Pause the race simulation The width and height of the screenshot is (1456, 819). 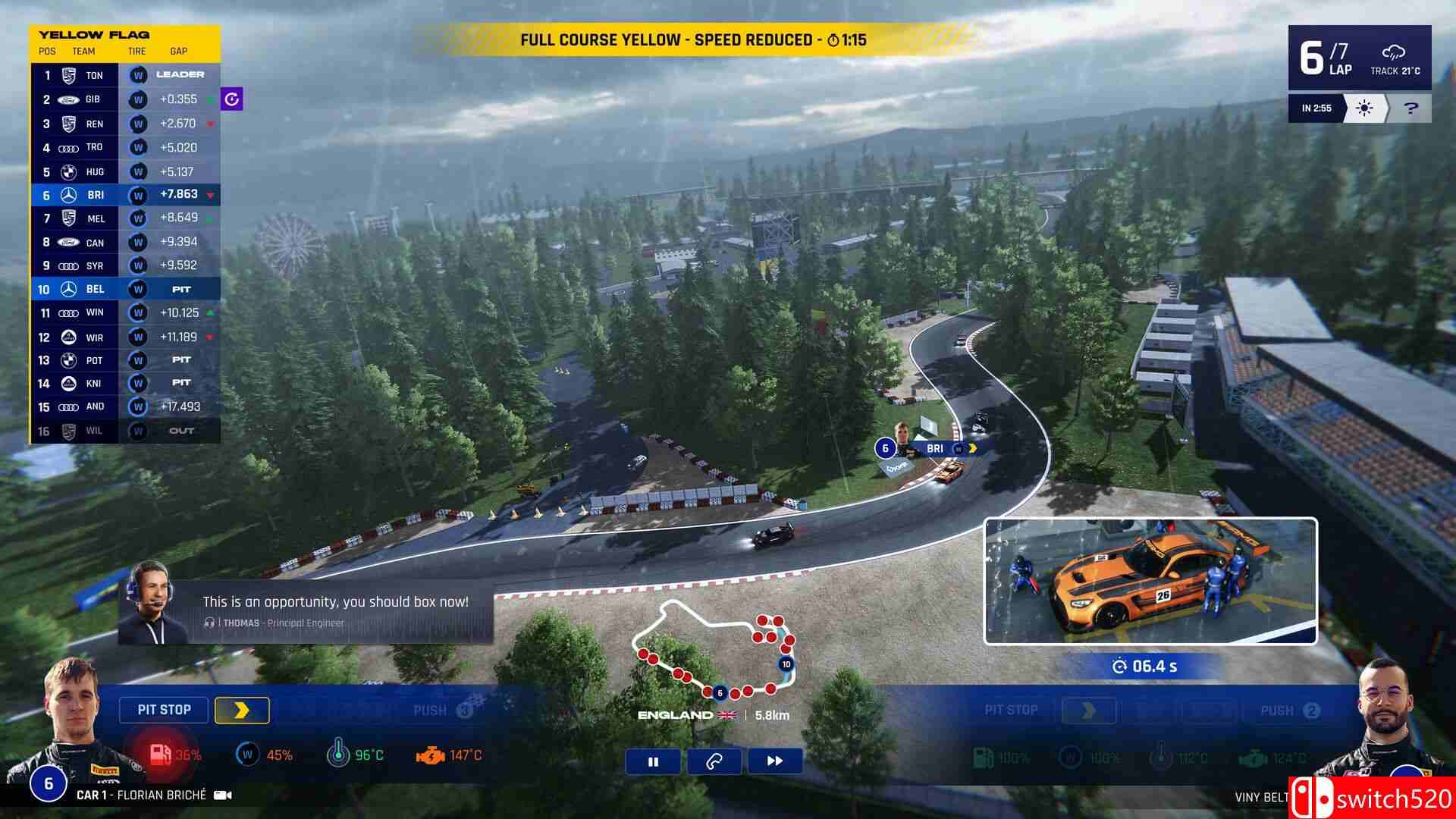coord(653,761)
